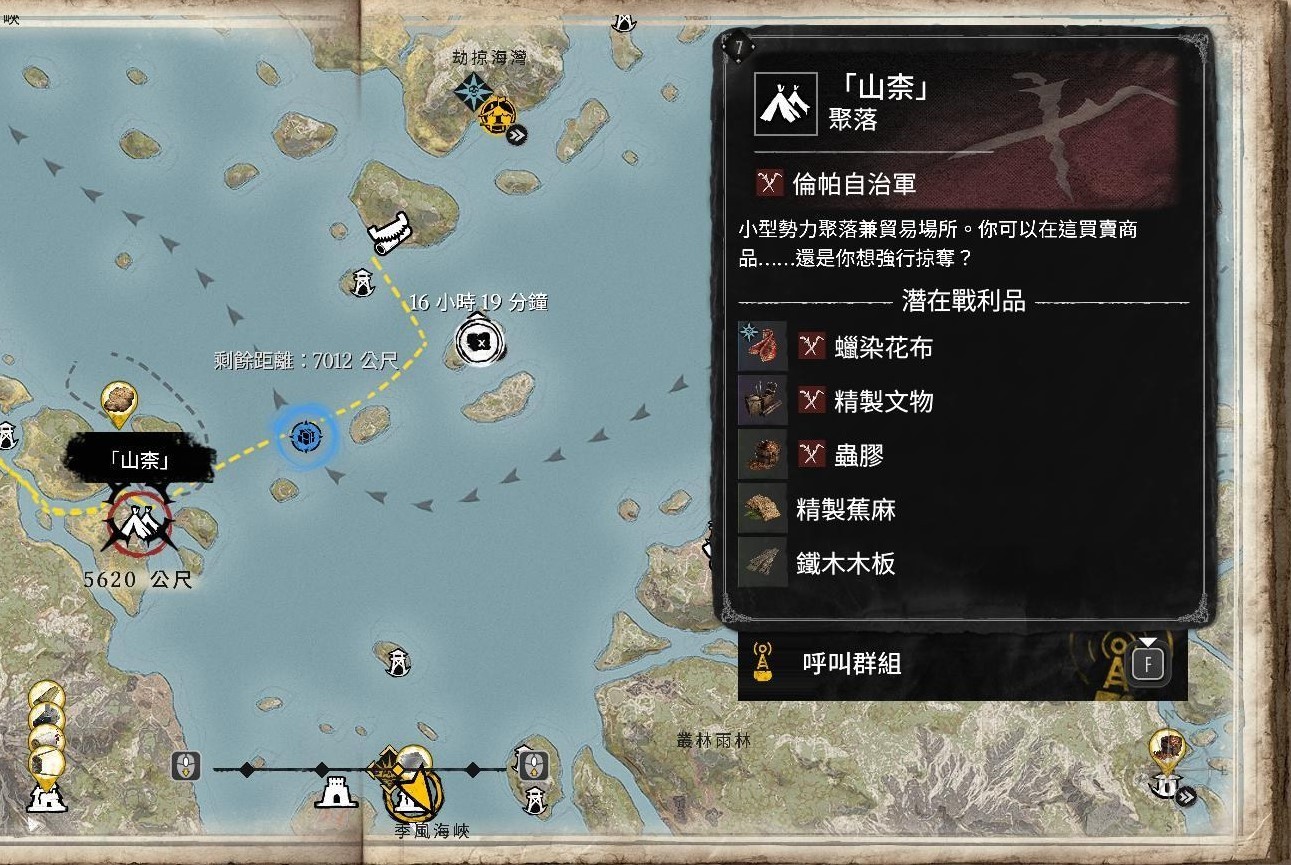The image size is (1291, 865).
Task: Click the radio beacon icon beside 呼叫群組
Action: coord(762,661)
